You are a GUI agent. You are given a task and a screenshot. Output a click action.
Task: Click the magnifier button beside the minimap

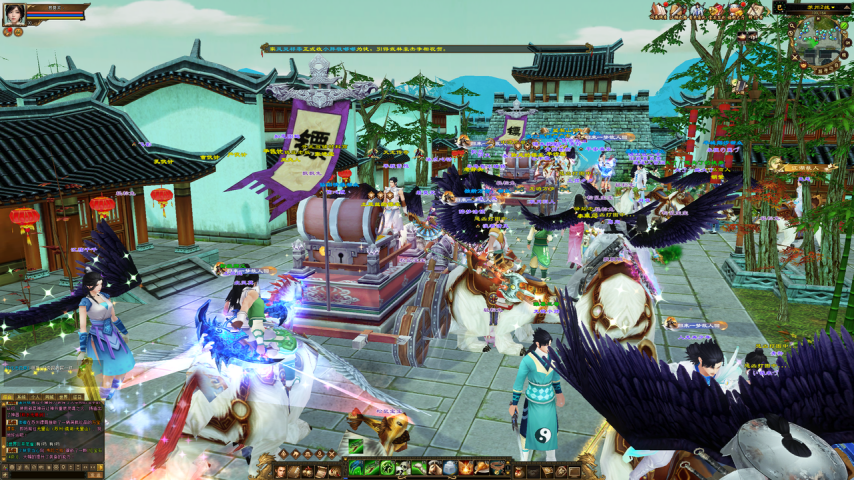pyautogui.click(x=791, y=25)
